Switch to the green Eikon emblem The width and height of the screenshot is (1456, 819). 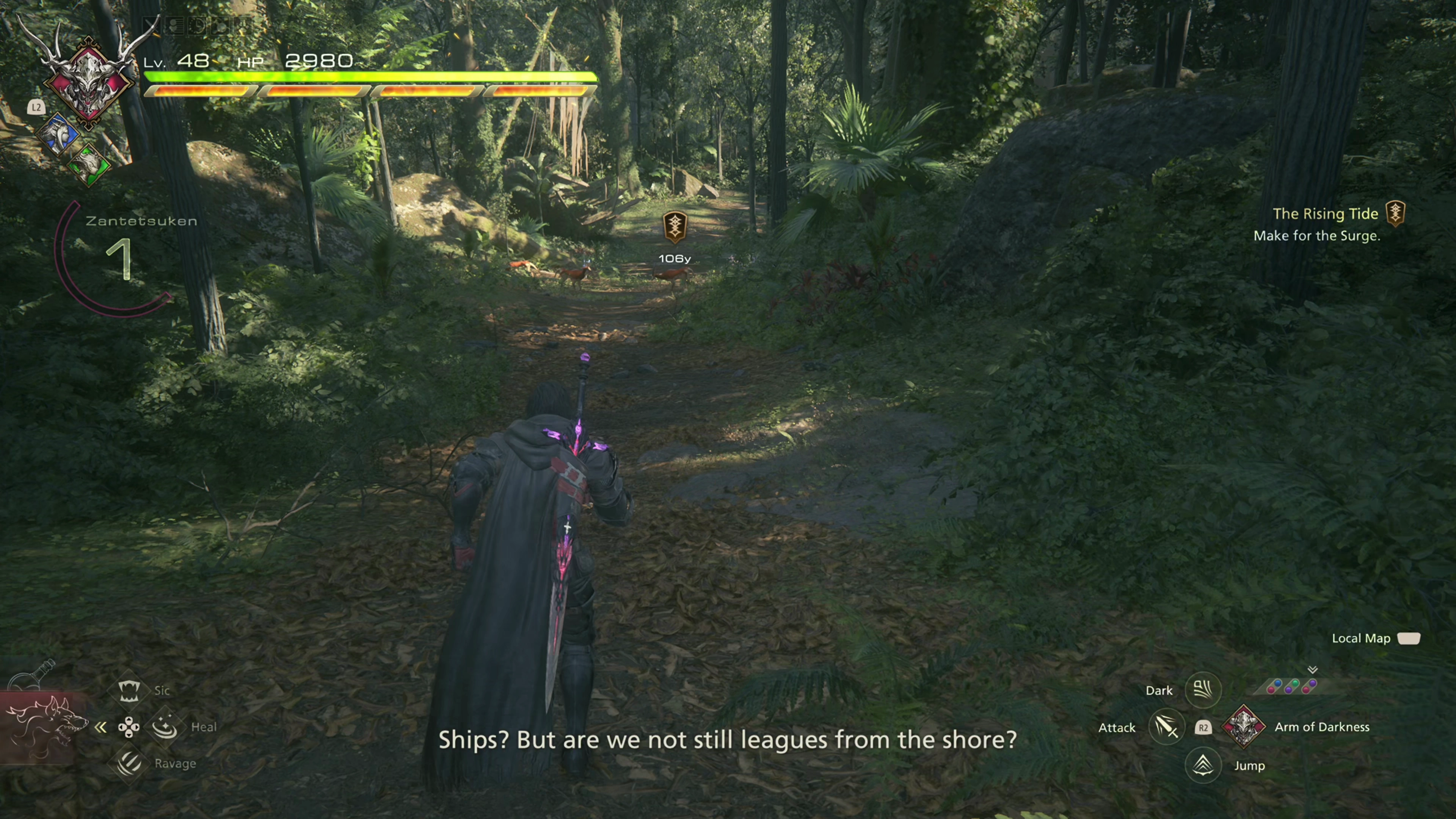coord(89,165)
